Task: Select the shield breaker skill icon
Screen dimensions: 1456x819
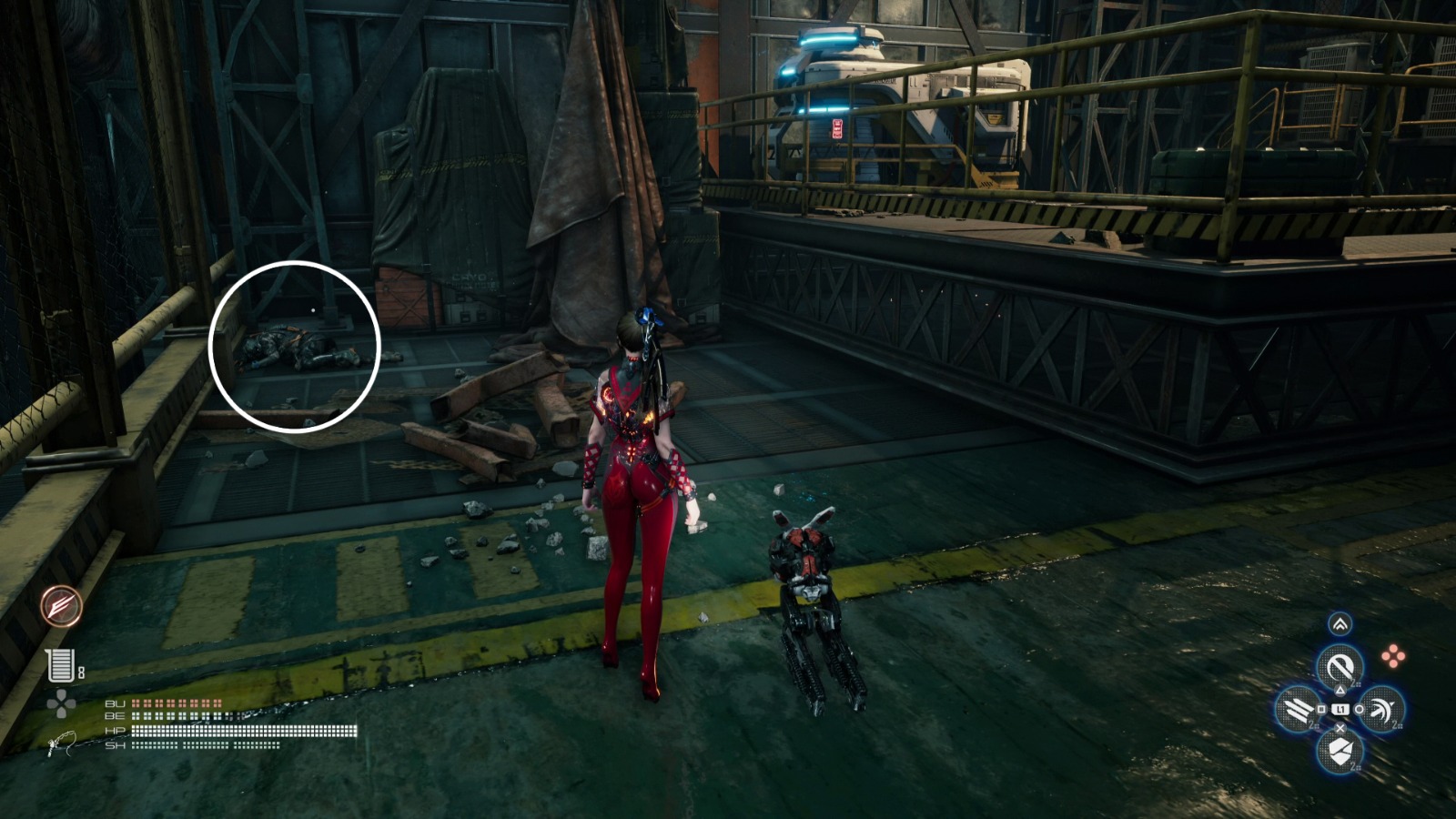Action: coord(1340,752)
